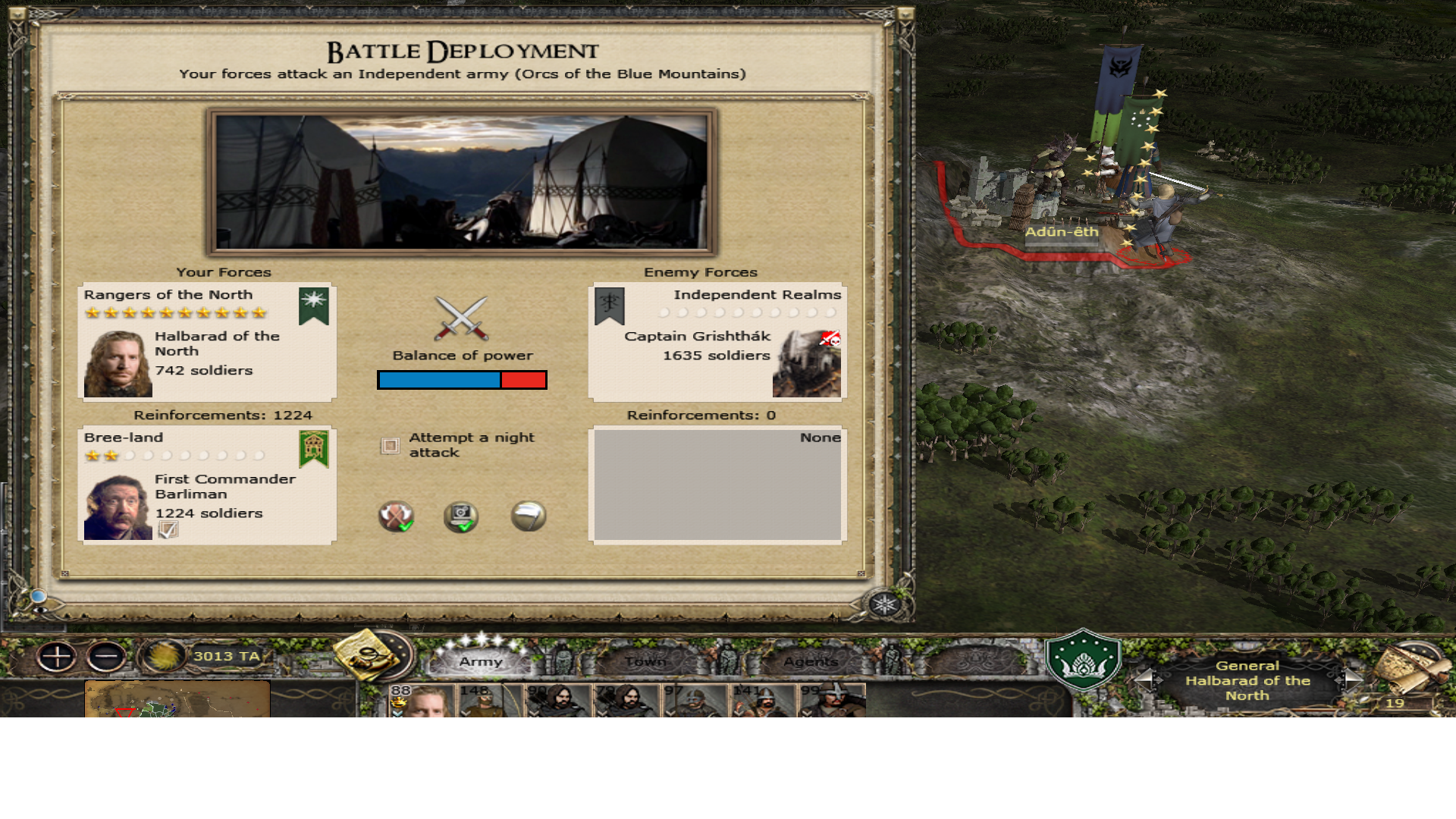The width and height of the screenshot is (1456, 819).
Task: Toggle Barliman's reinforcement AI control checkbox
Action: 168,530
